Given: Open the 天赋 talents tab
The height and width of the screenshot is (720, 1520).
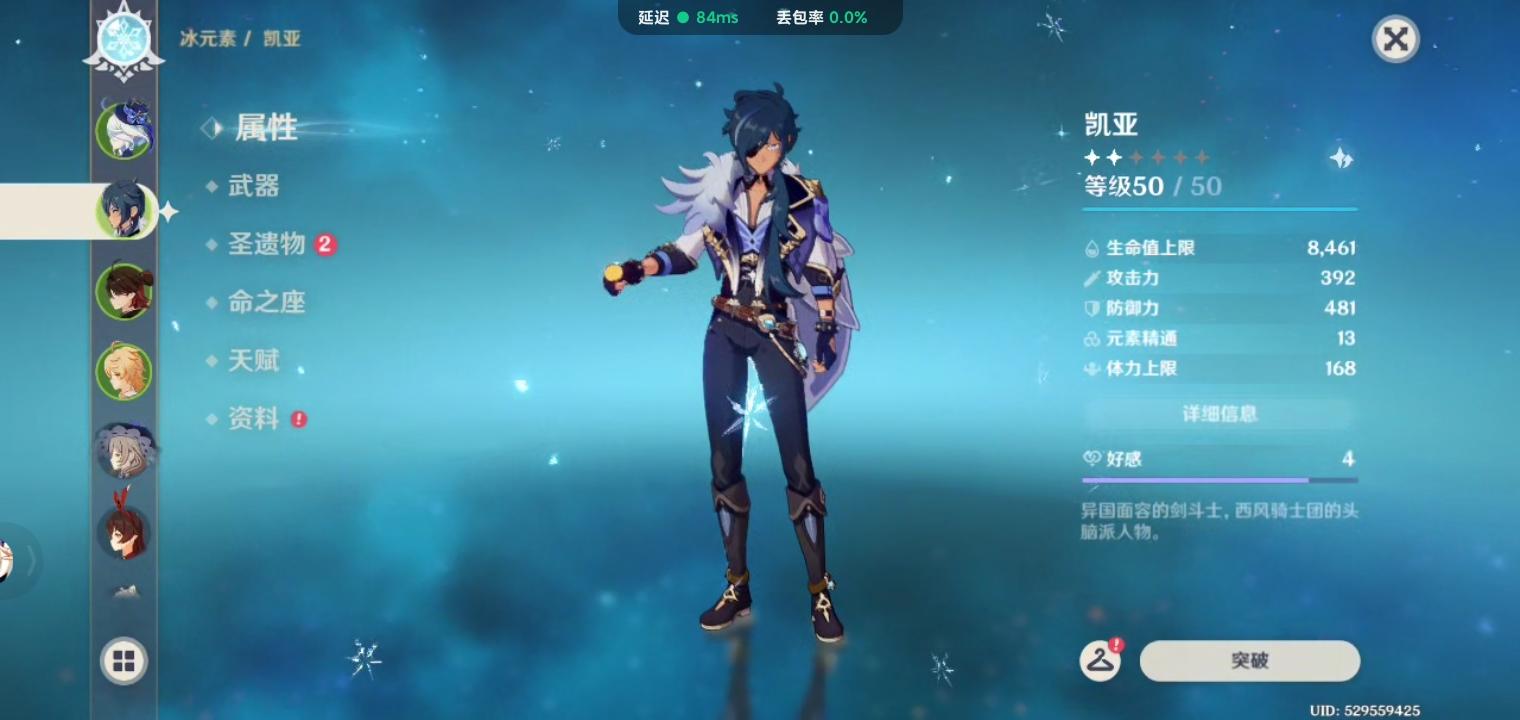Looking at the screenshot, I should coord(253,361).
